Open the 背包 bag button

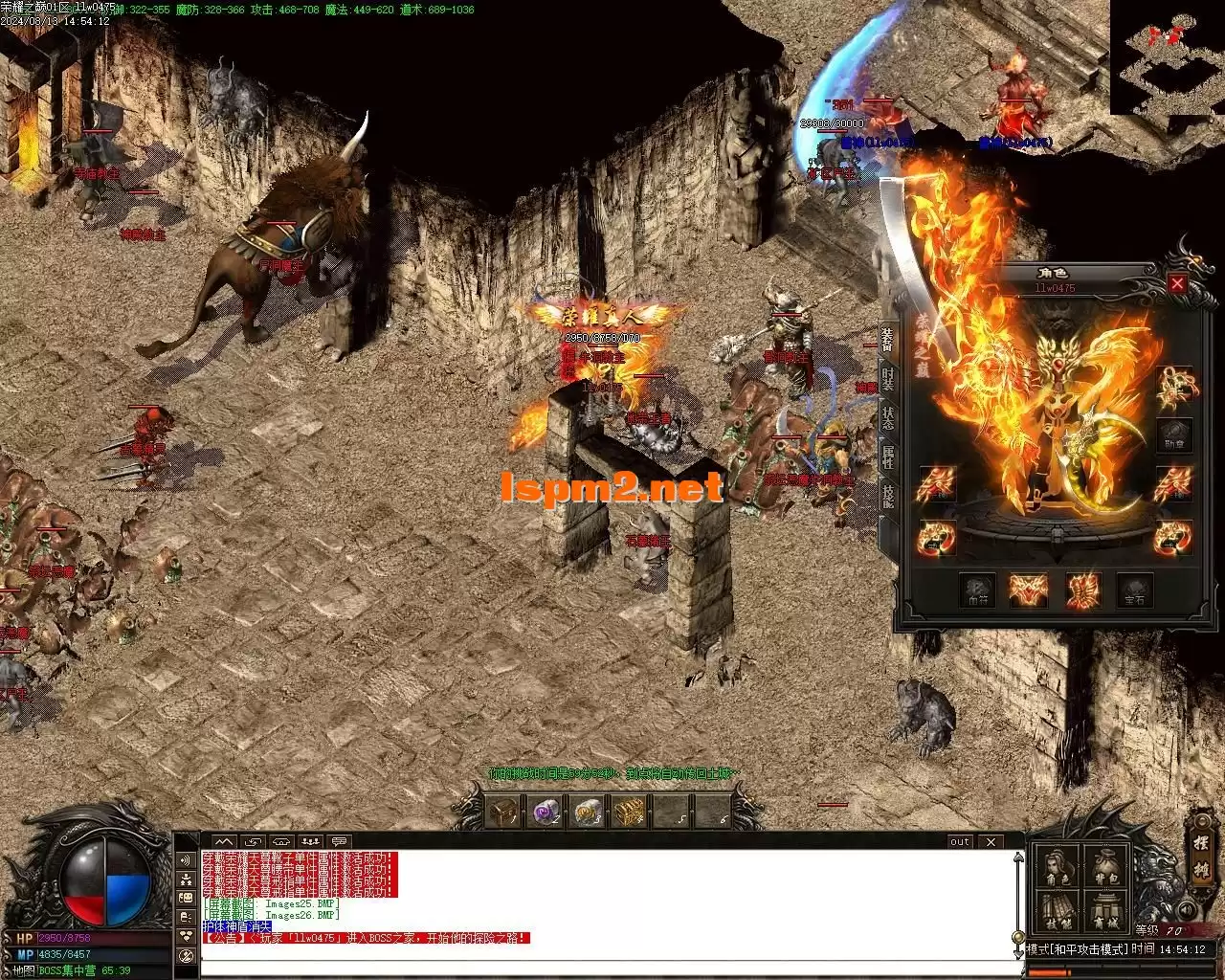1104,864
